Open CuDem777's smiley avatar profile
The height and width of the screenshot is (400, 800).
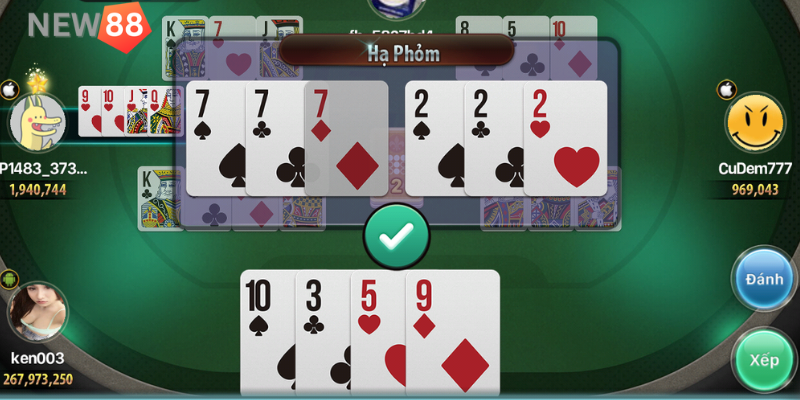coord(755,125)
